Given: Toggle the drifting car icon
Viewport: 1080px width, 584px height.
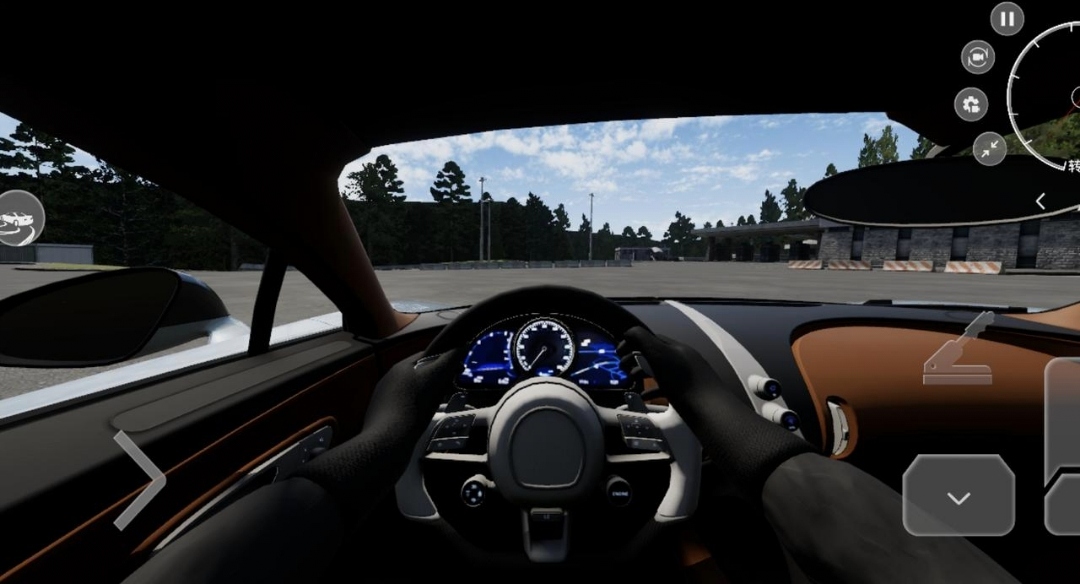Looking at the screenshot, I should (18, 218).
